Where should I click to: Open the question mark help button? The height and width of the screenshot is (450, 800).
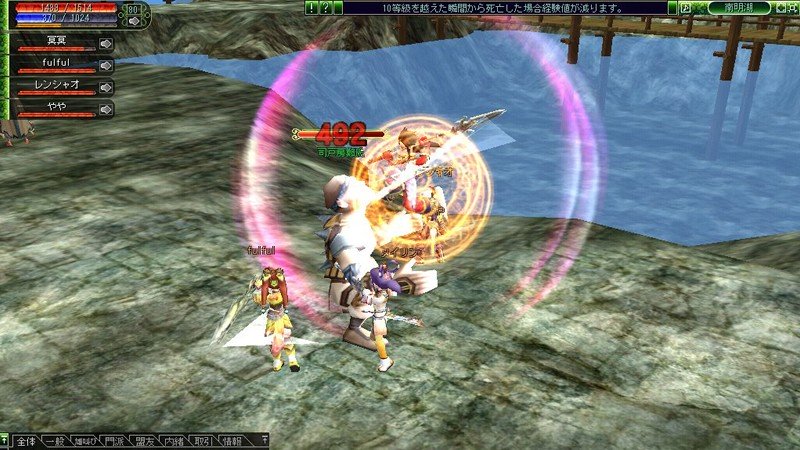(325, 7)
